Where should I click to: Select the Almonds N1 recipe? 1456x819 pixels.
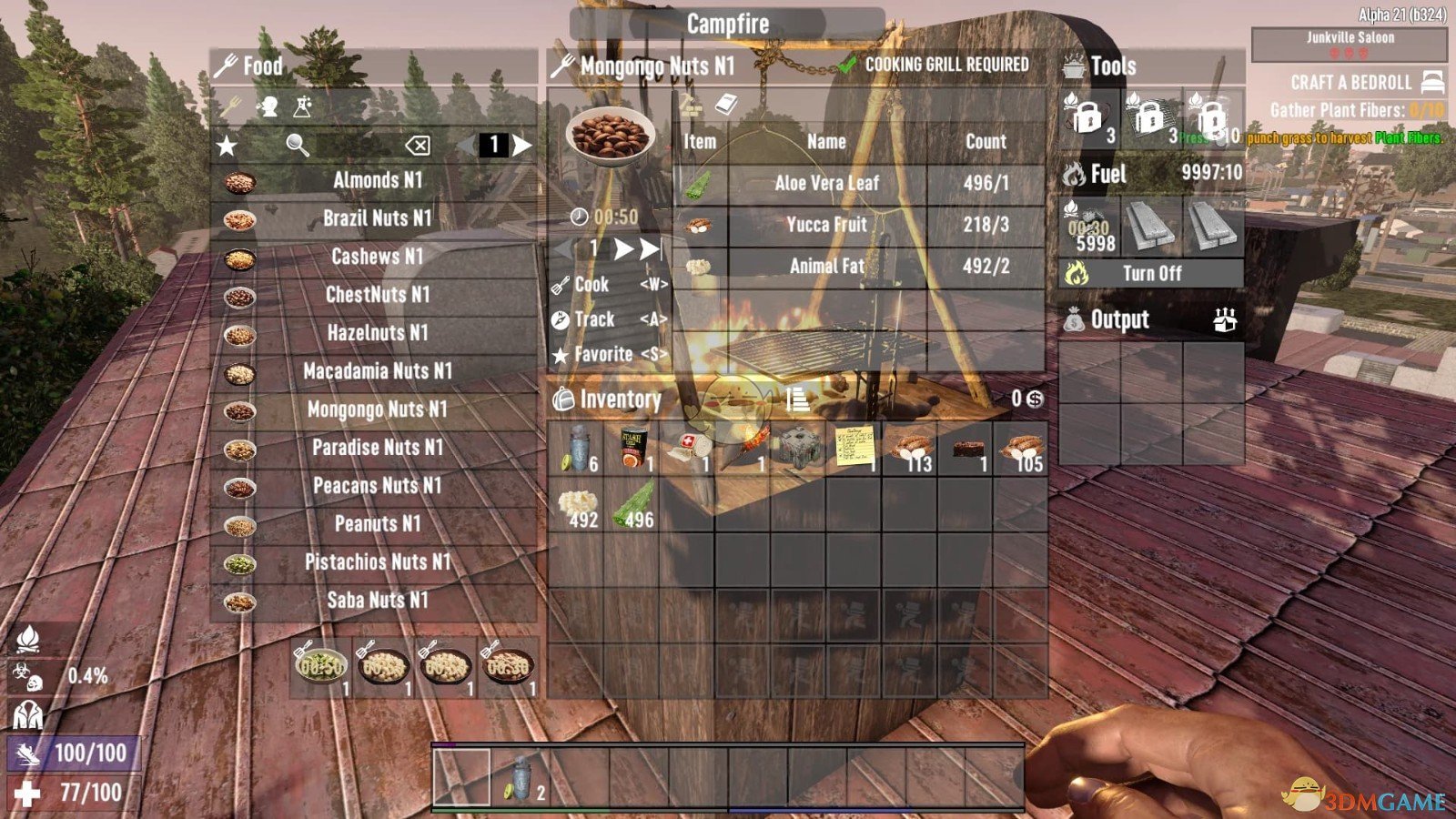click(x=377, y=180)
